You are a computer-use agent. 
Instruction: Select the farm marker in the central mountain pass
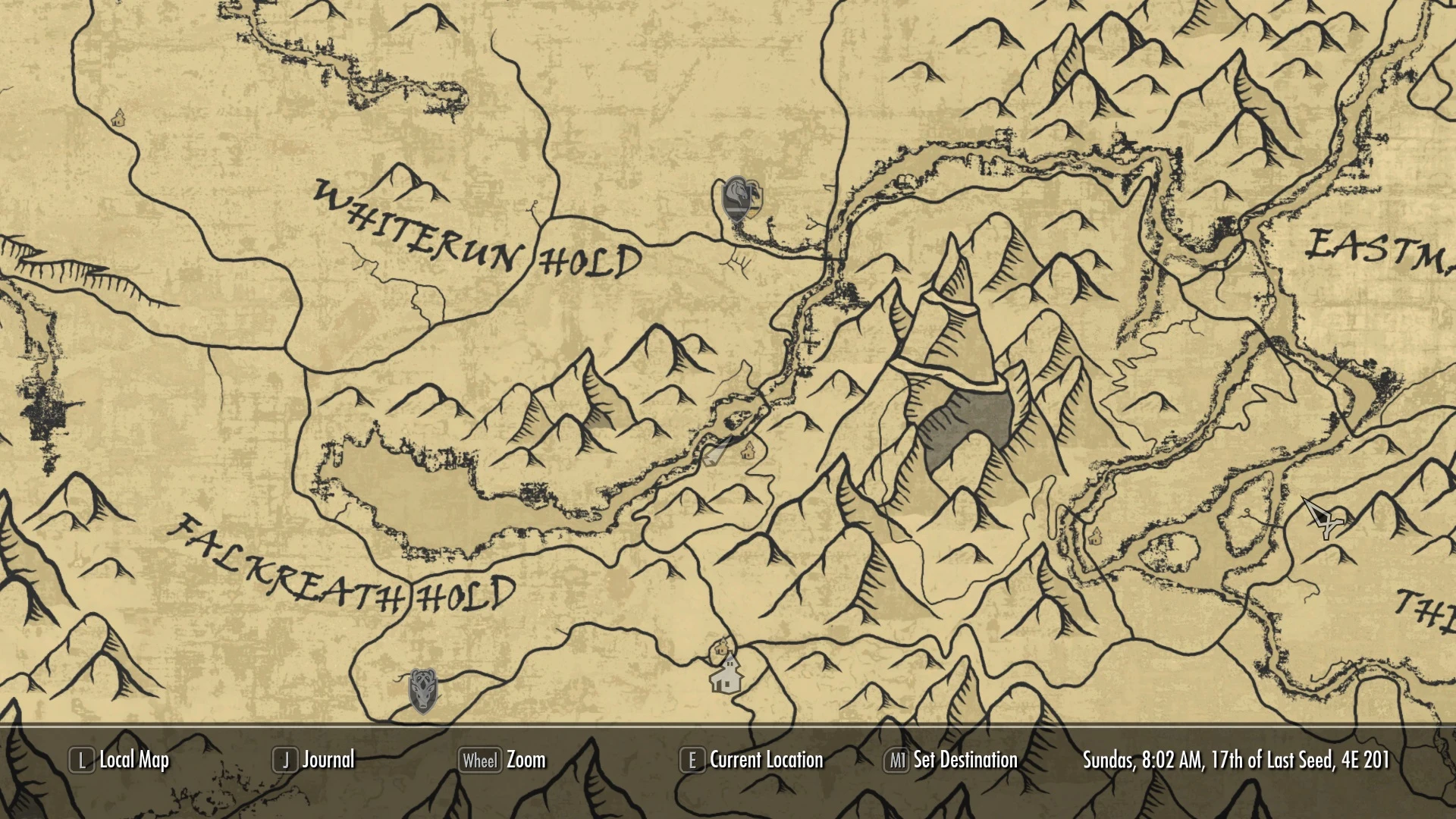click(749, 450)
